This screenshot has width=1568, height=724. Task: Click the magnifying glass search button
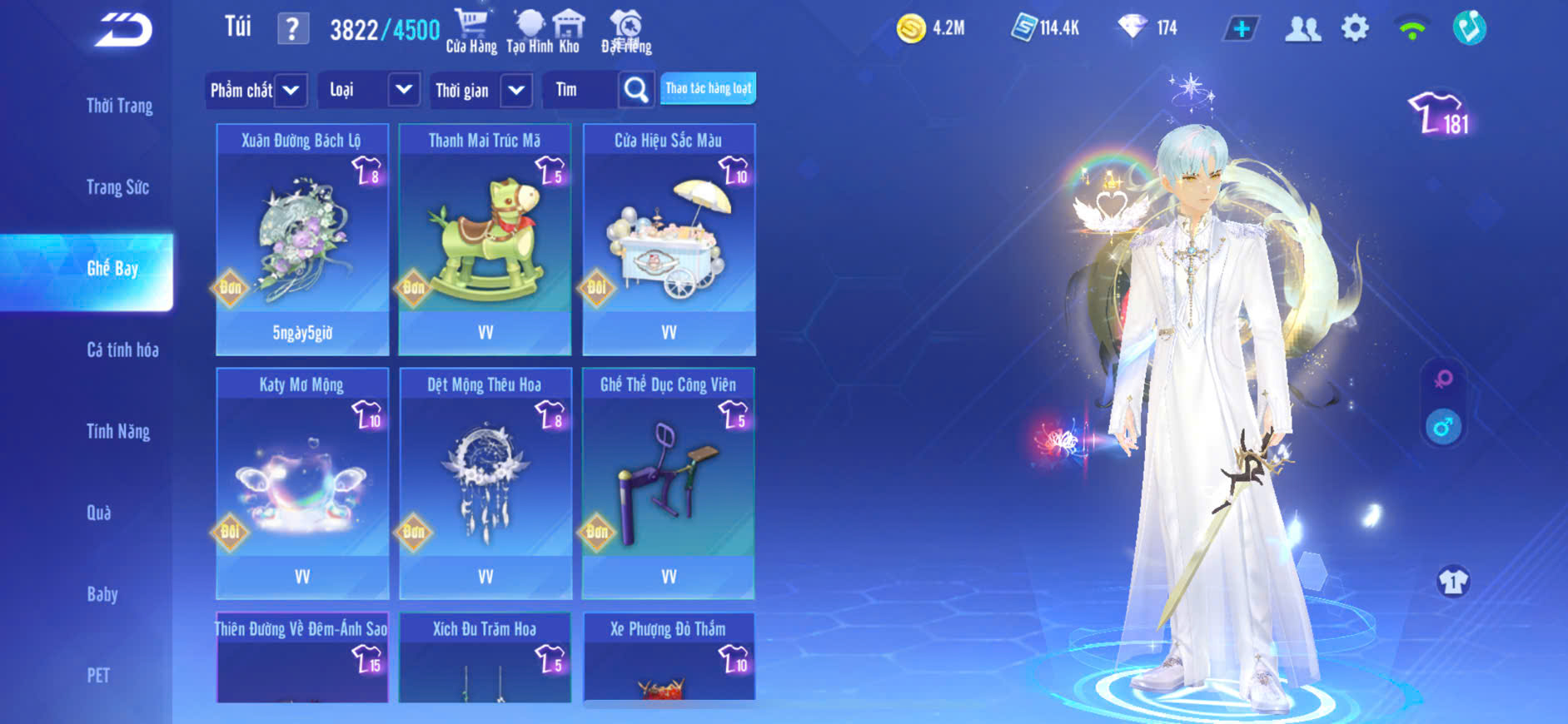(x=636, y=90)
